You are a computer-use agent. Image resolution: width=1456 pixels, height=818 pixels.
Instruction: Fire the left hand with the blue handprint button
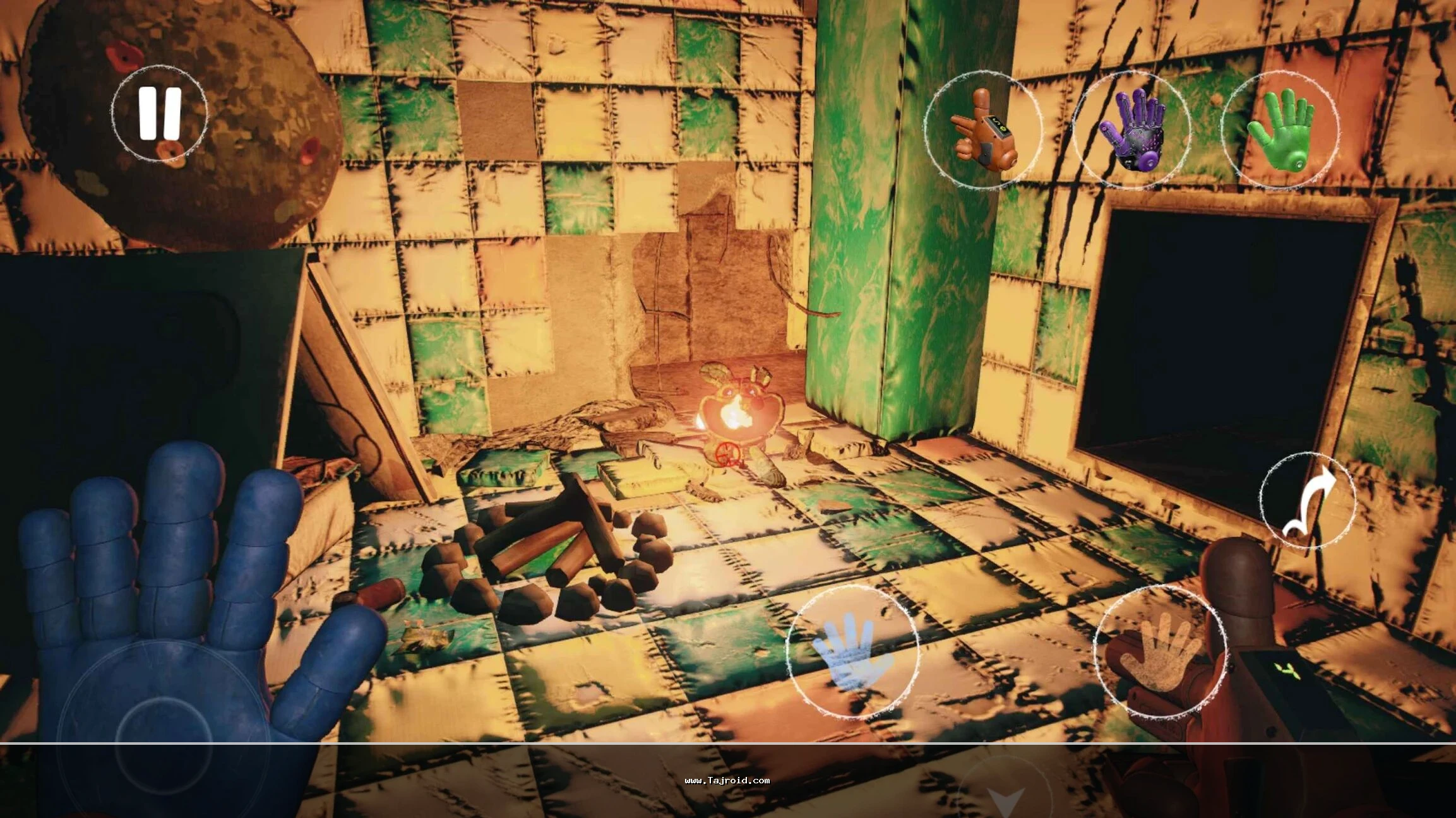click(853, 651)
